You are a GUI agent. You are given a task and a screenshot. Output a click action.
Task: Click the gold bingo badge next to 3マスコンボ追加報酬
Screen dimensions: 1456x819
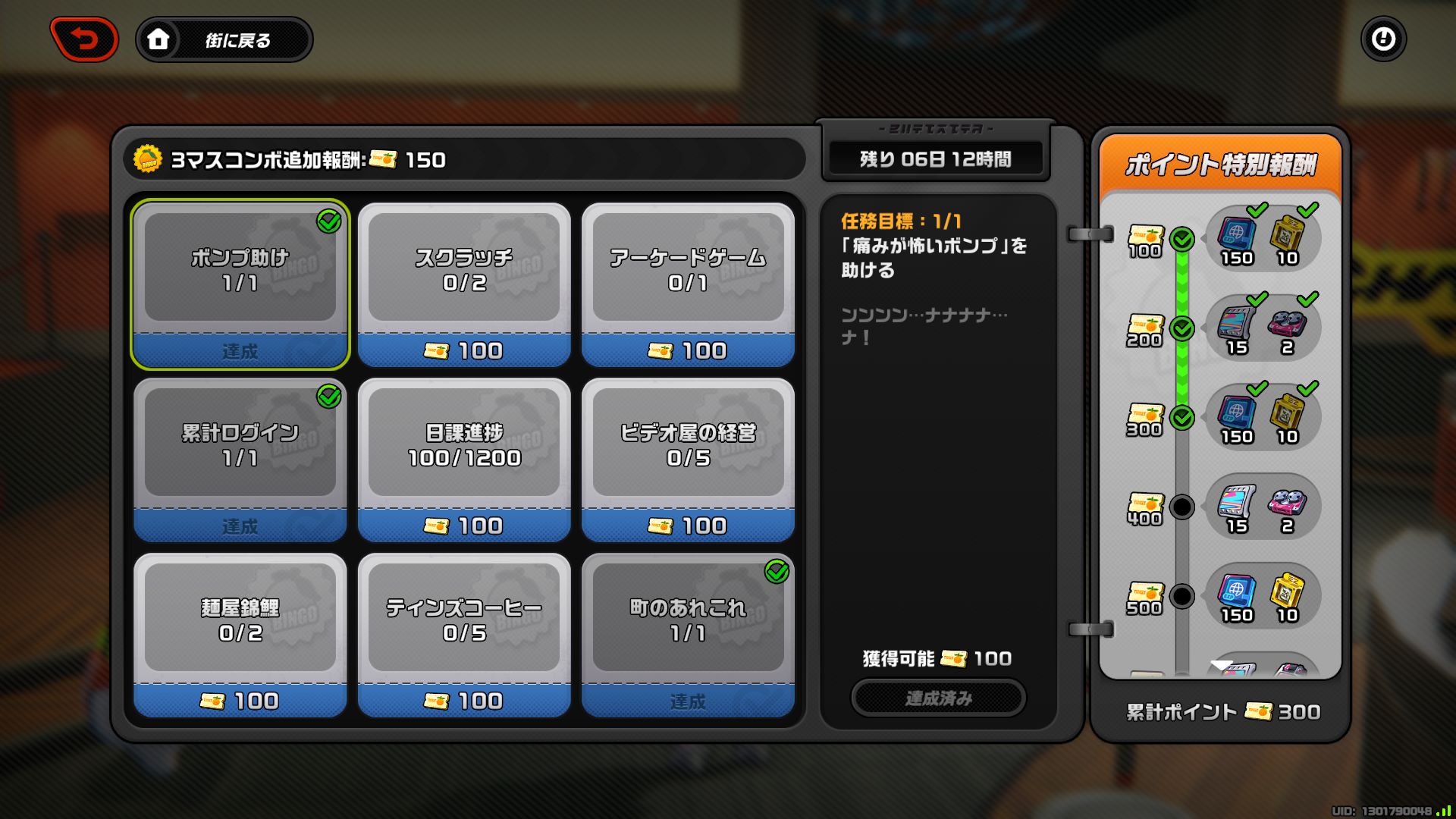tap(149, 160)
